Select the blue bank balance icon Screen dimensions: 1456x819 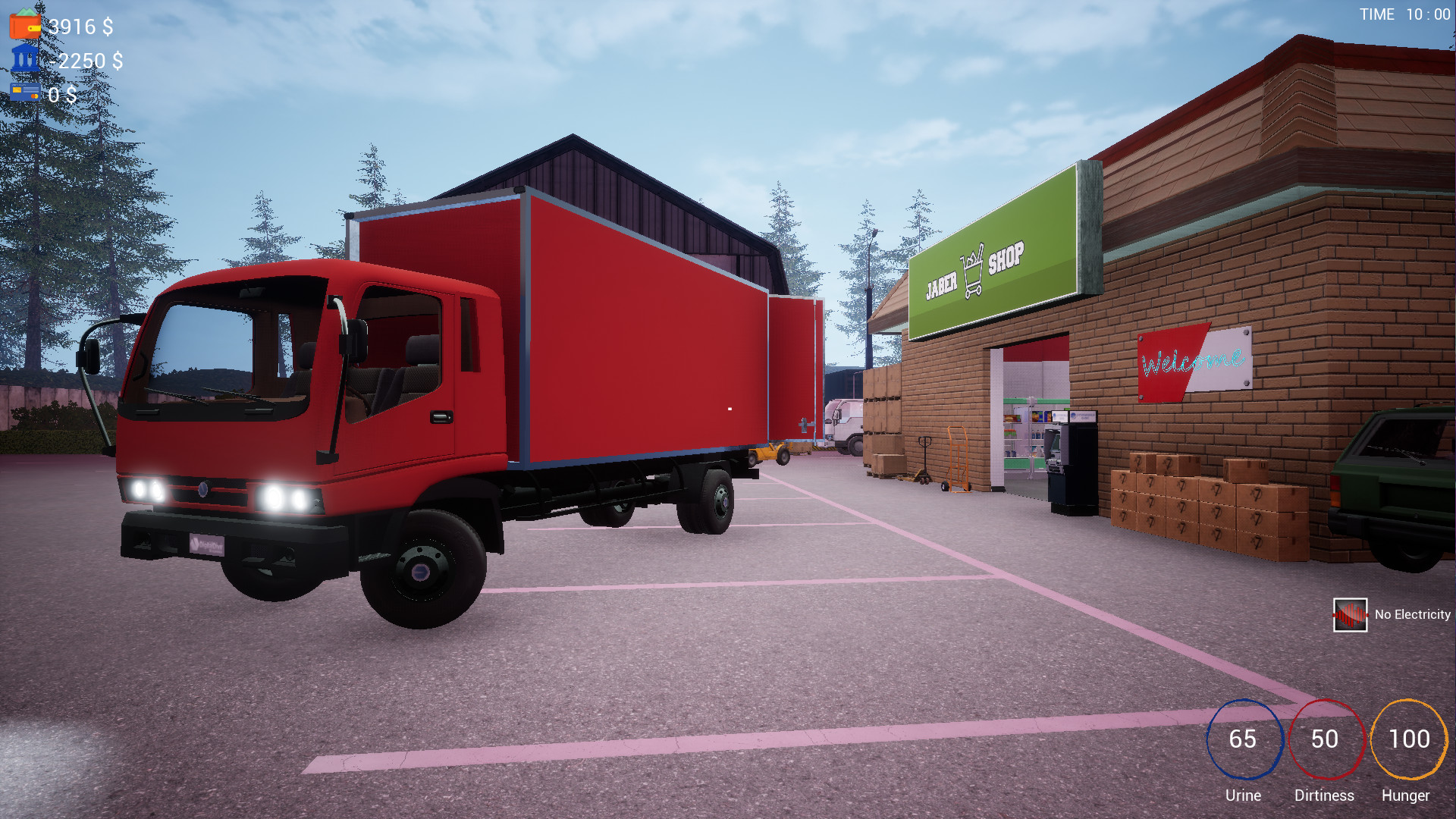25,58
